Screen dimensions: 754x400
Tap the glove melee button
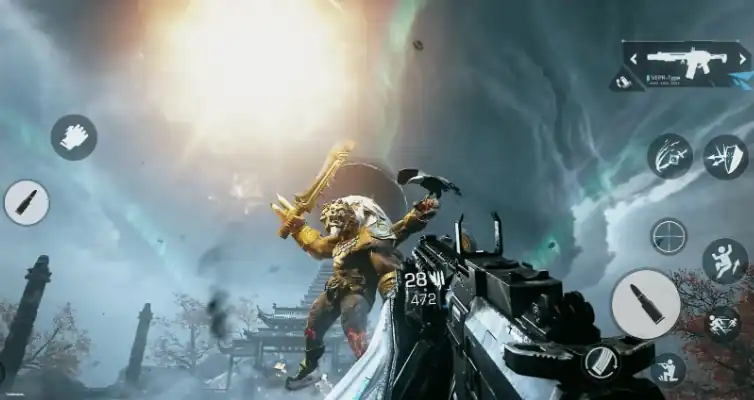[x=74, y=138]
